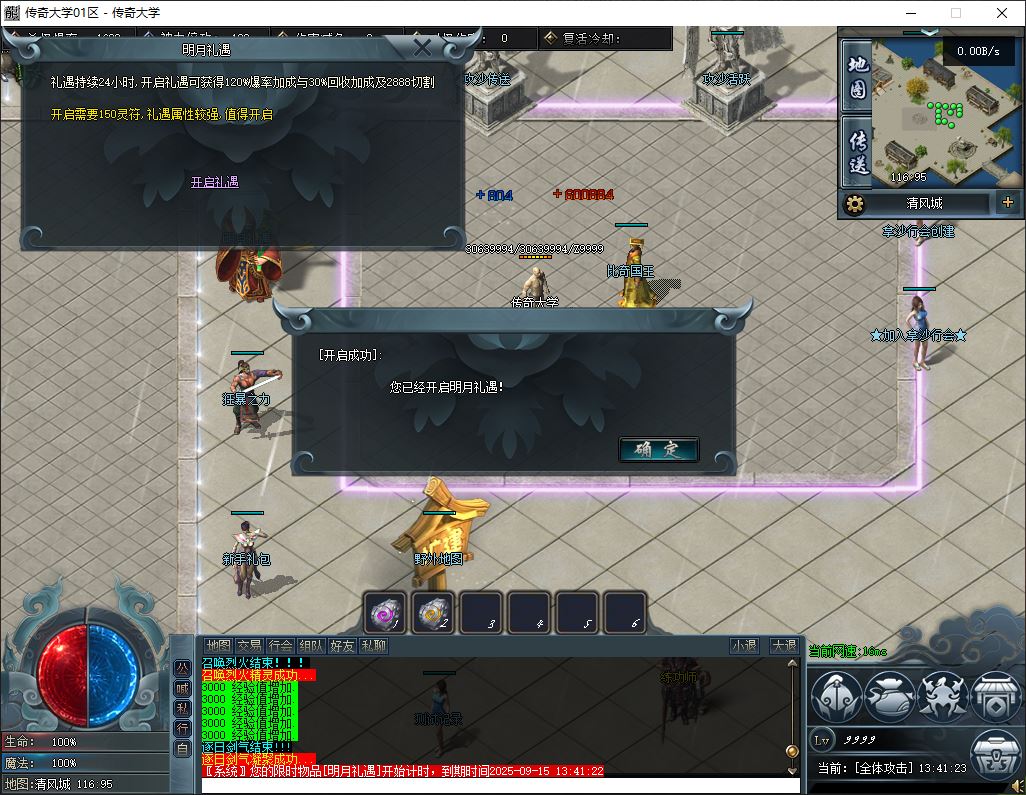Close the game window
The height and width of the screenshot is (795, 1026).
(1002, 13)
